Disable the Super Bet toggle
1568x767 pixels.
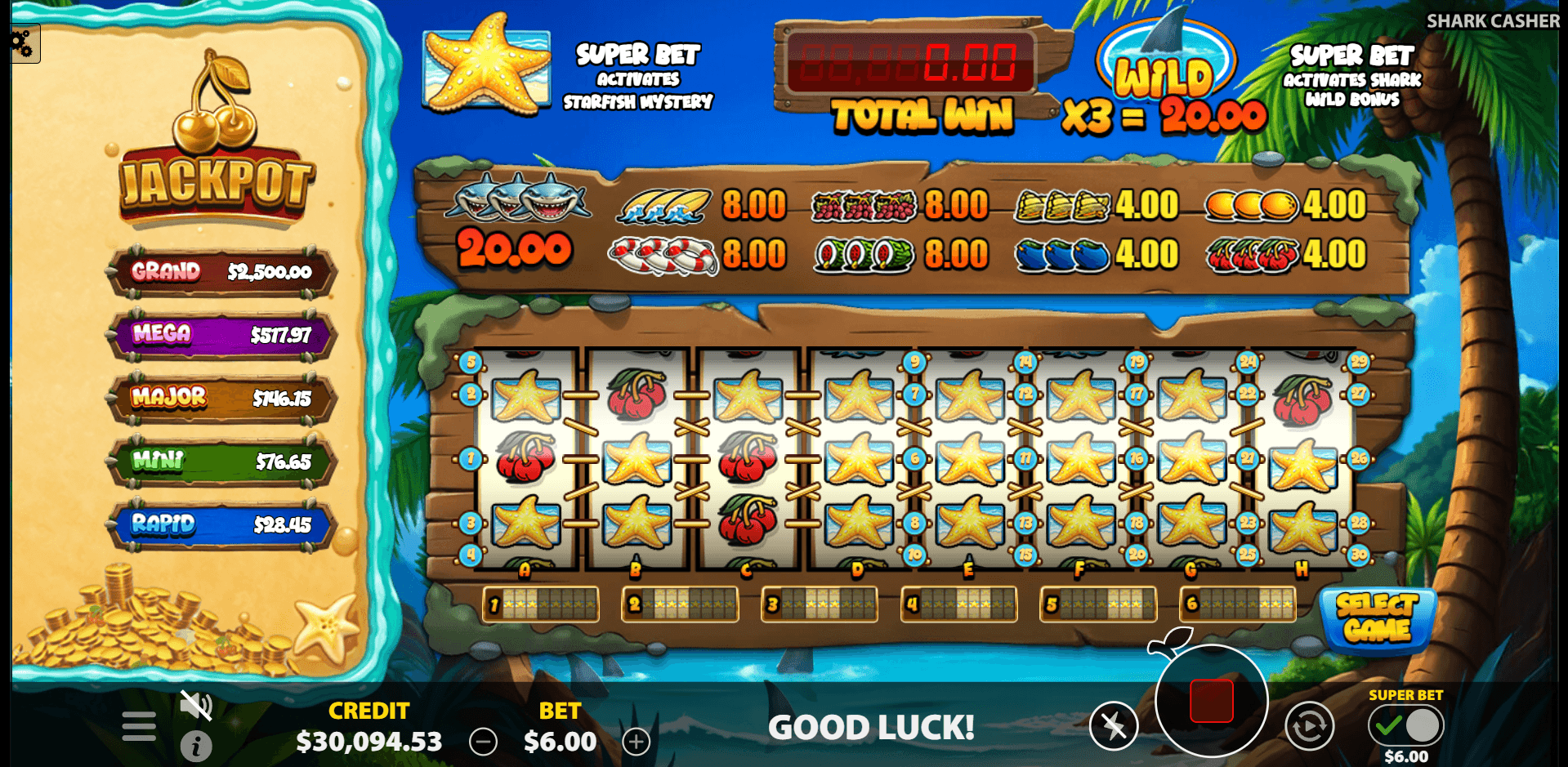coord(1423,725)
